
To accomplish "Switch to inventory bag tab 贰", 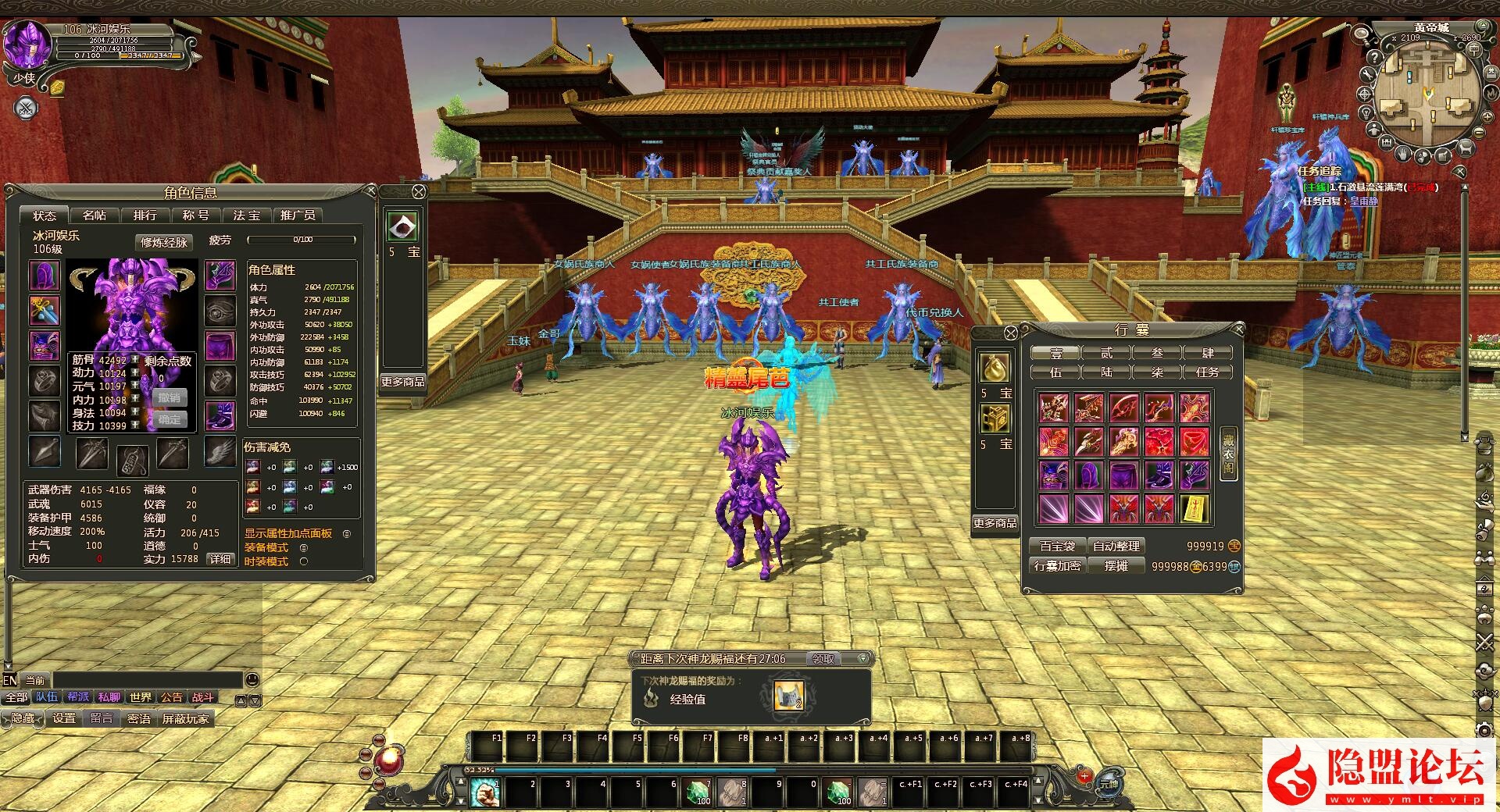I will click(x=1106, y=353).
